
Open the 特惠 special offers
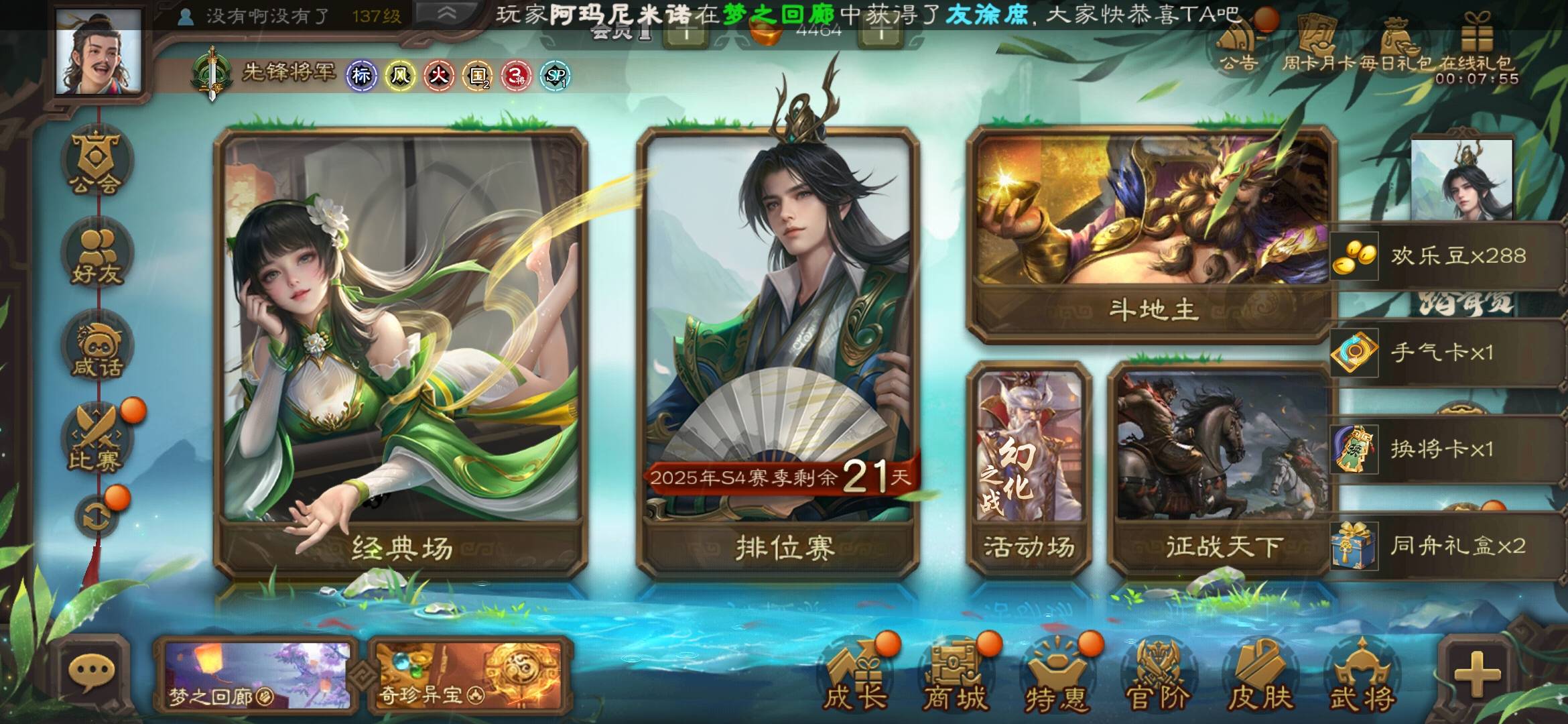point(1055,677)
